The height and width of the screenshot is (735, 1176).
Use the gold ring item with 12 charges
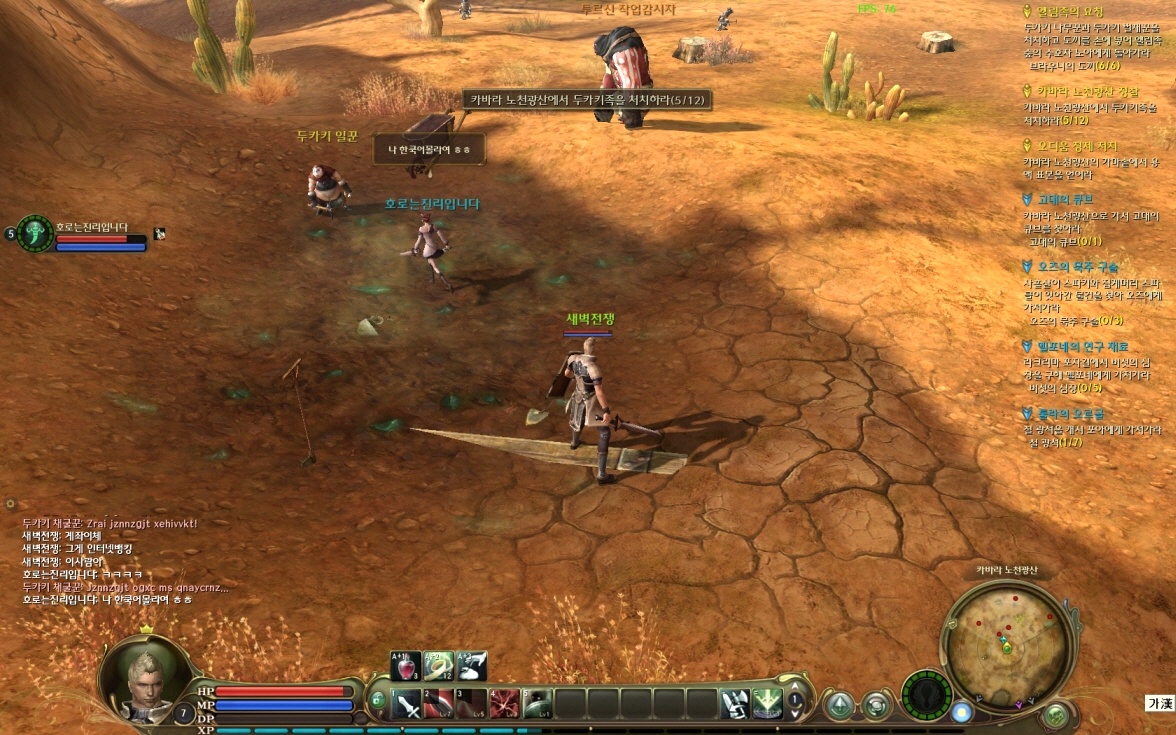coord(439,667)
